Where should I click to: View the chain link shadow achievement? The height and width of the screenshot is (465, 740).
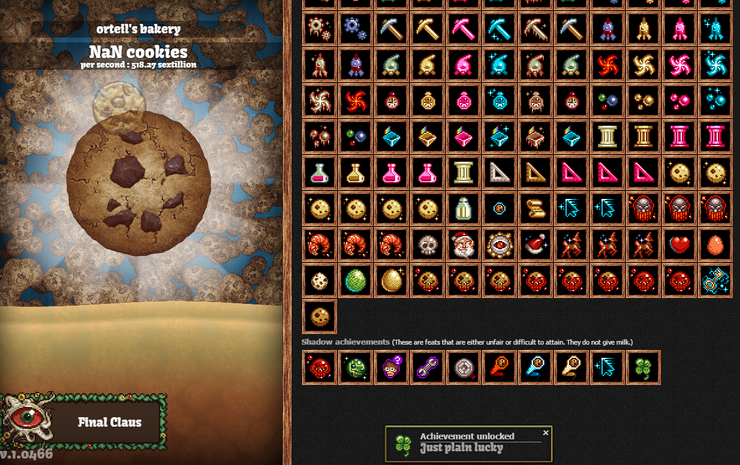click(426, 369)
